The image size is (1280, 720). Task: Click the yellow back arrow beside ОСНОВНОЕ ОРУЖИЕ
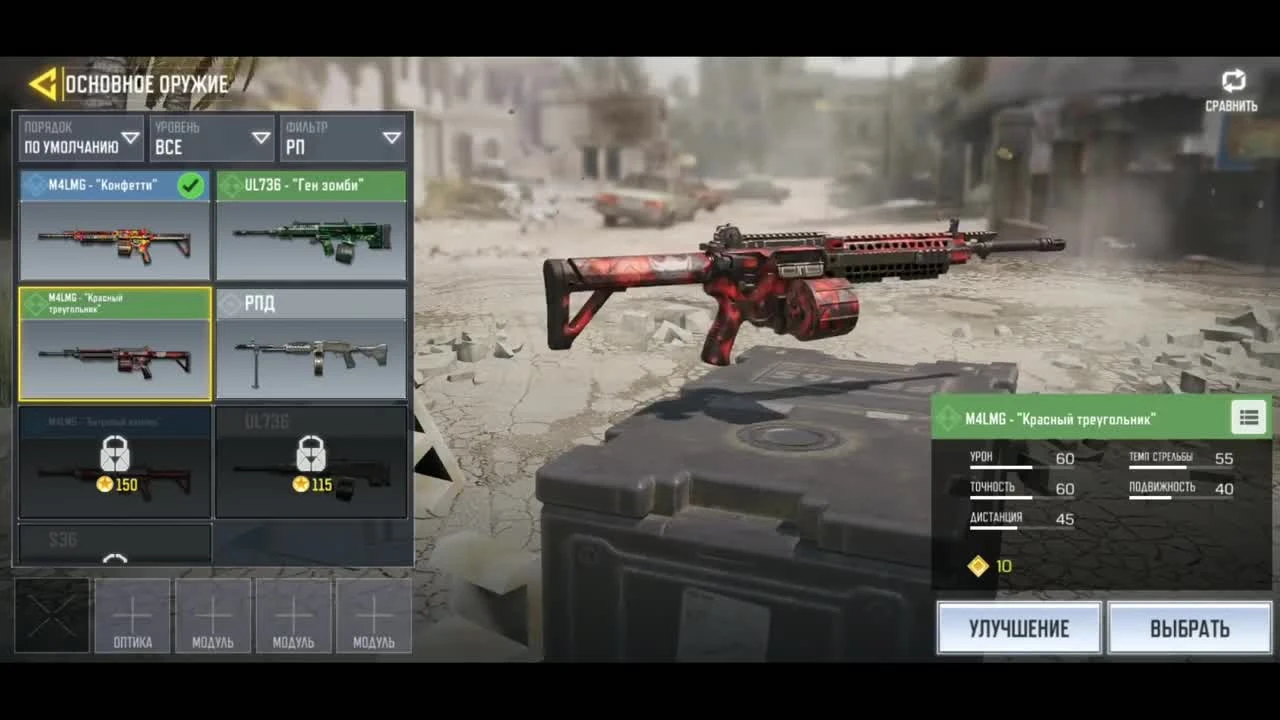[x=42, y=84]
